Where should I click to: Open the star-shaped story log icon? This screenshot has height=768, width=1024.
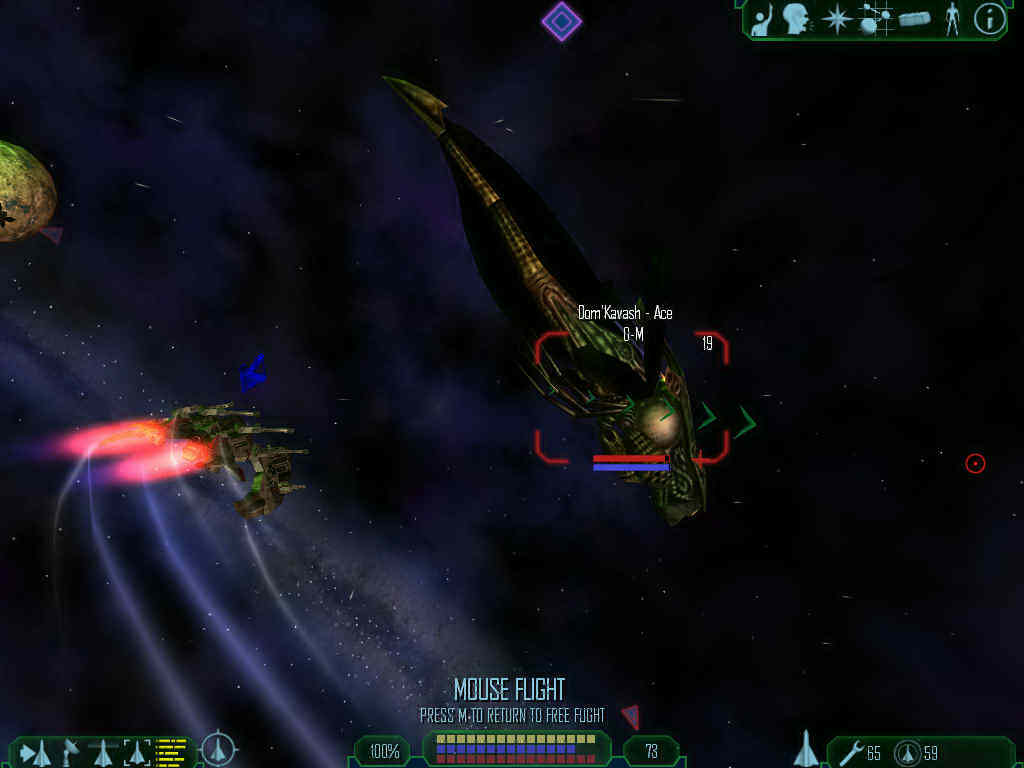[835, 19]
